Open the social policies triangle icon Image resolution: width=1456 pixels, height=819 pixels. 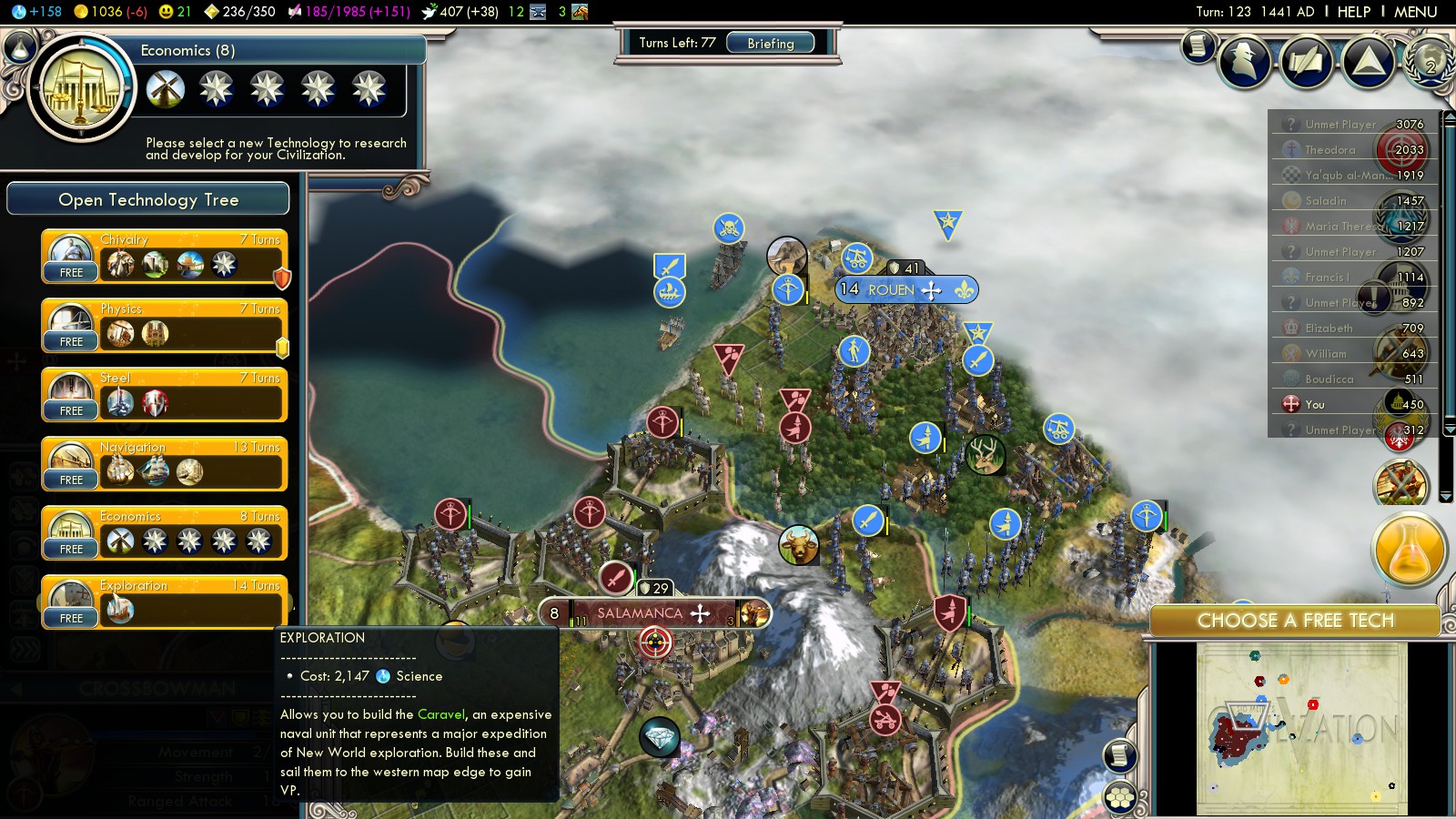1369,62
